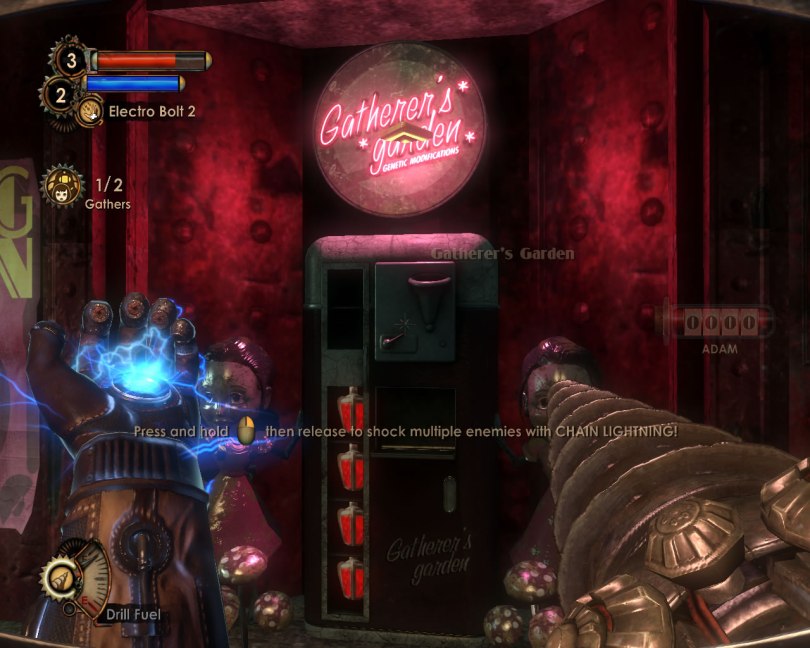Click the EVE hypo count gear
Image resolution: width=810 pixels, height=648 pixels.
[x=59, y=95]
